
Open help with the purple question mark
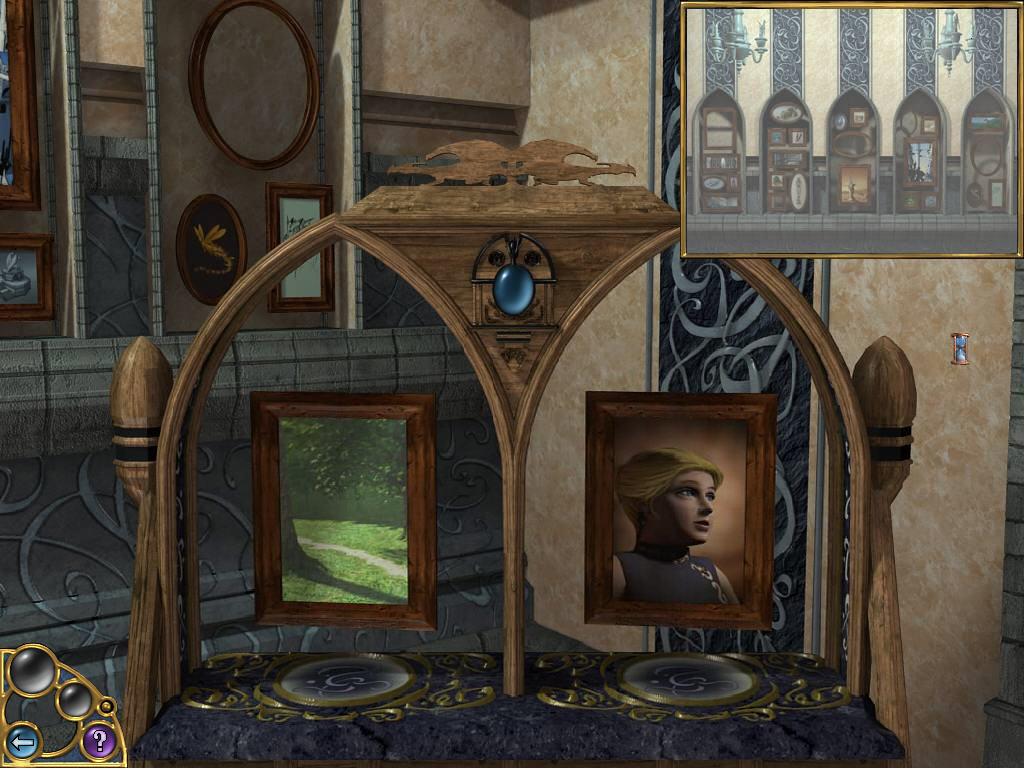(x=97, y=741)
